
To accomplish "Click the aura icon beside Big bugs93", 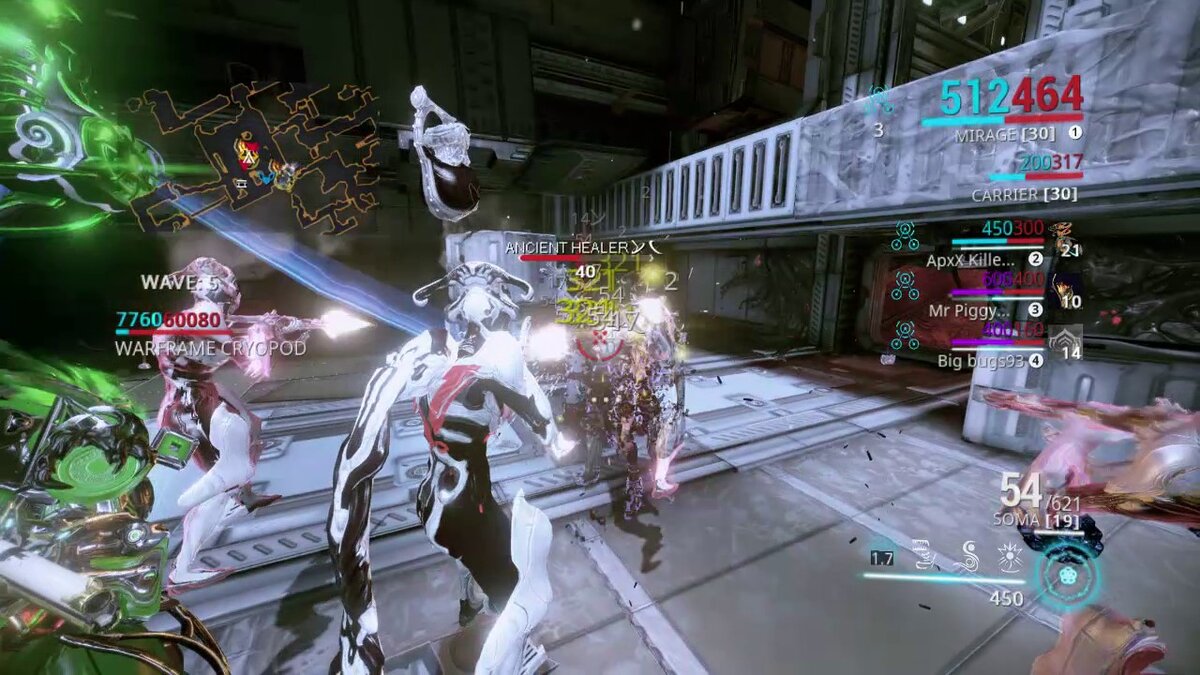I will (x=906, y=336).
